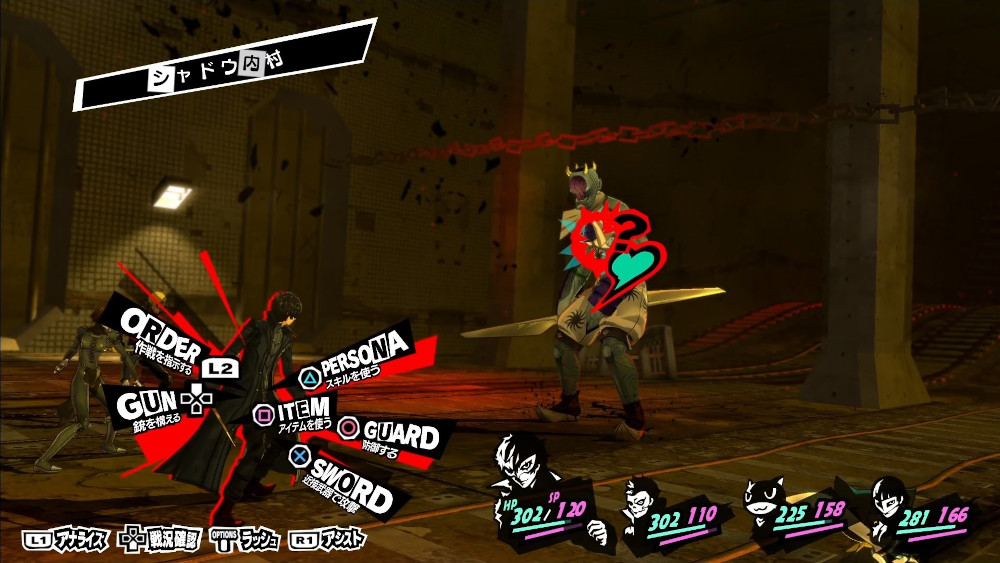Select the GUN command

(x=145, y=404)
